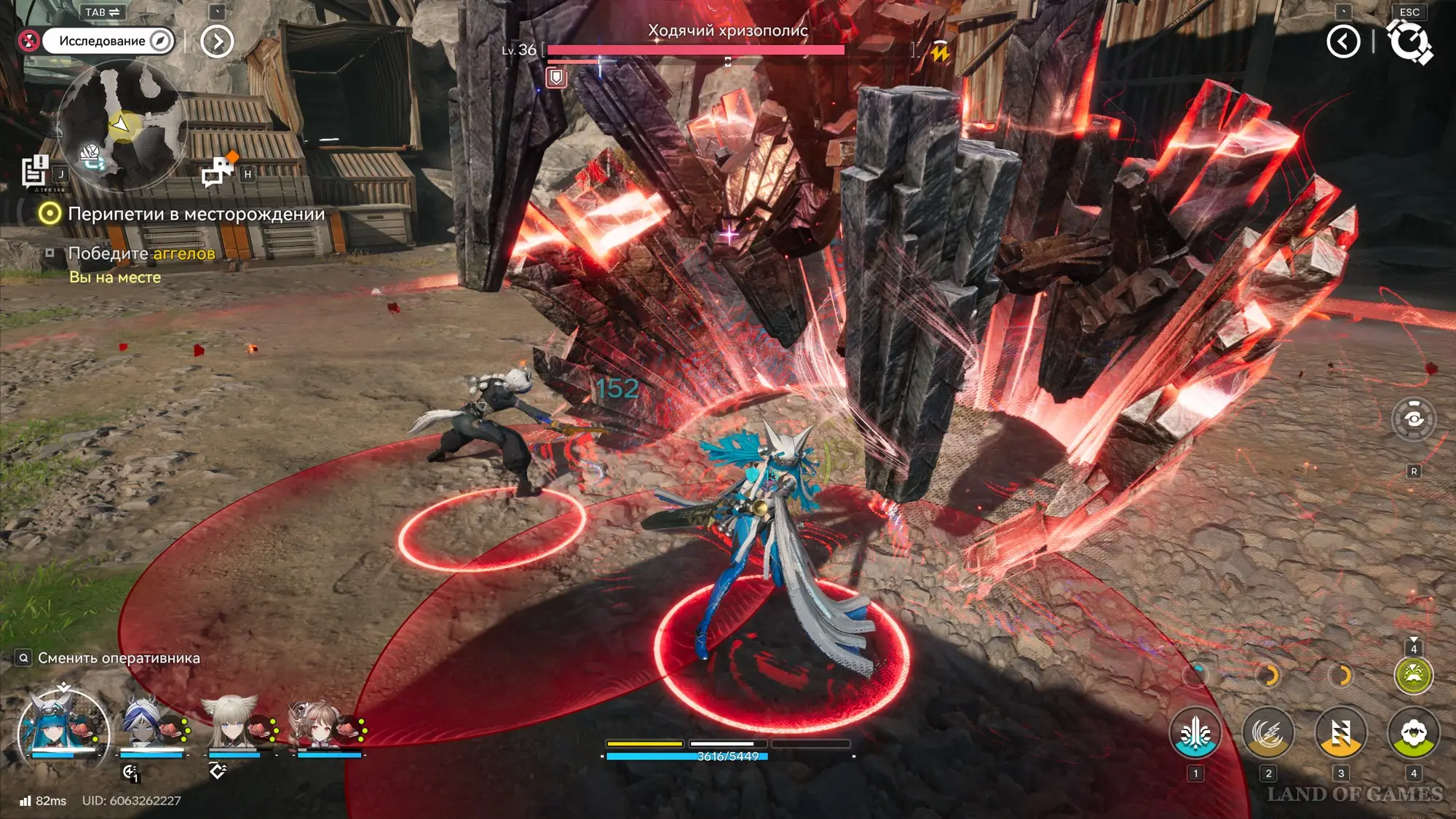Click the left-arrow circle in top-right corner

tap(1343, 41)
